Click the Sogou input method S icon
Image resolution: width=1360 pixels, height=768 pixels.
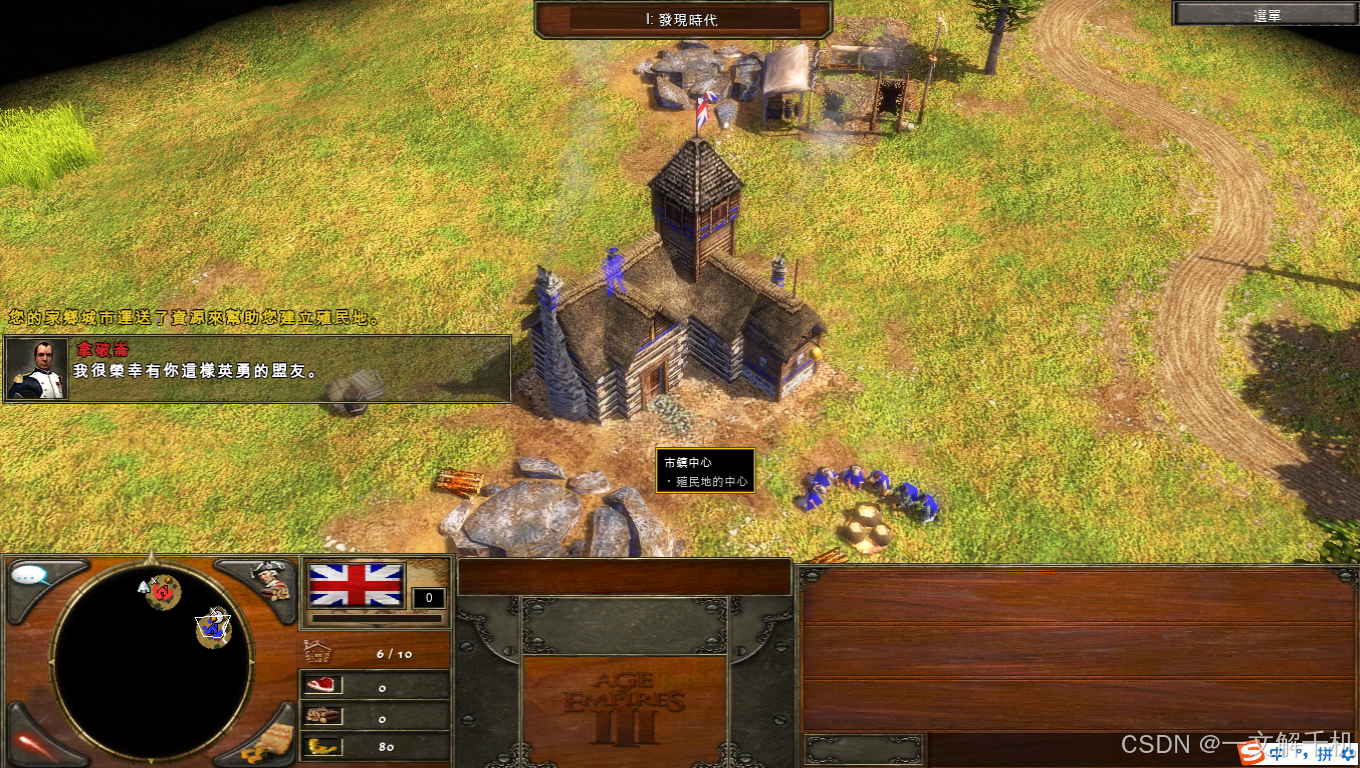pyautogui.click(x=1250, y=753)
